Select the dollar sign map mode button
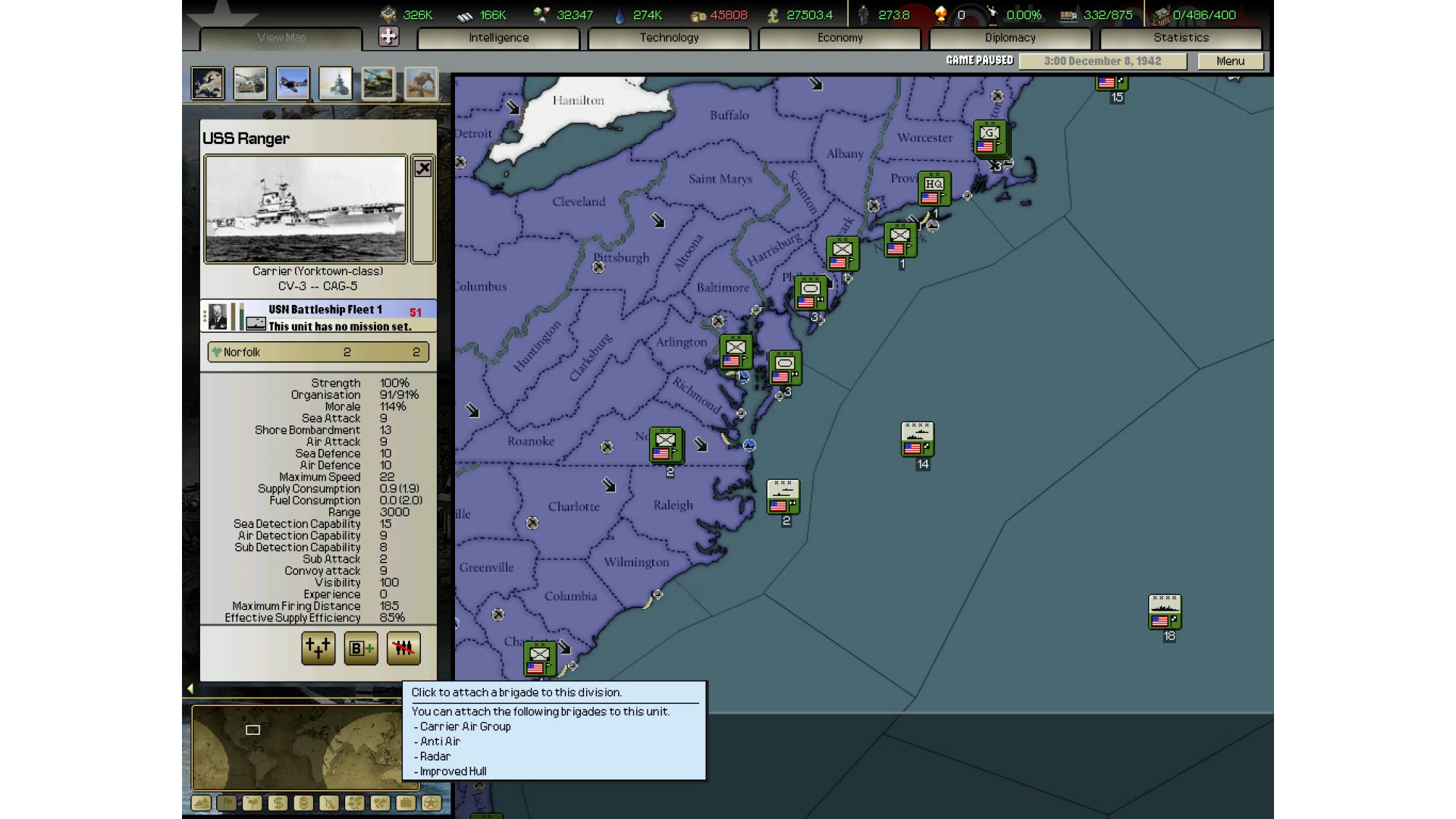The height and width of the screenshot is (819, 1456). point(278,803)
